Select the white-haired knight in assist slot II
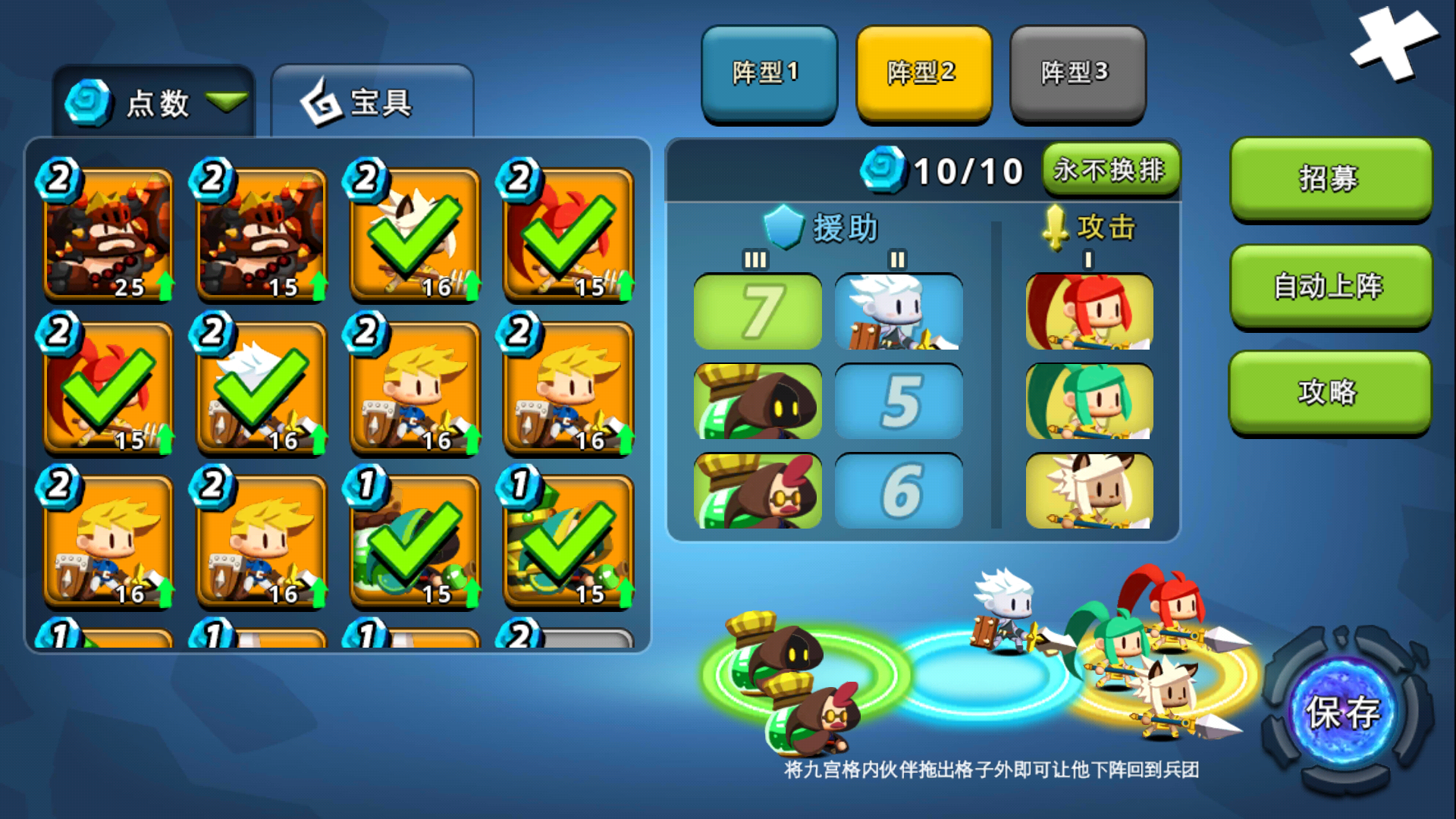 pyautogui.click(x=898, y=312)
